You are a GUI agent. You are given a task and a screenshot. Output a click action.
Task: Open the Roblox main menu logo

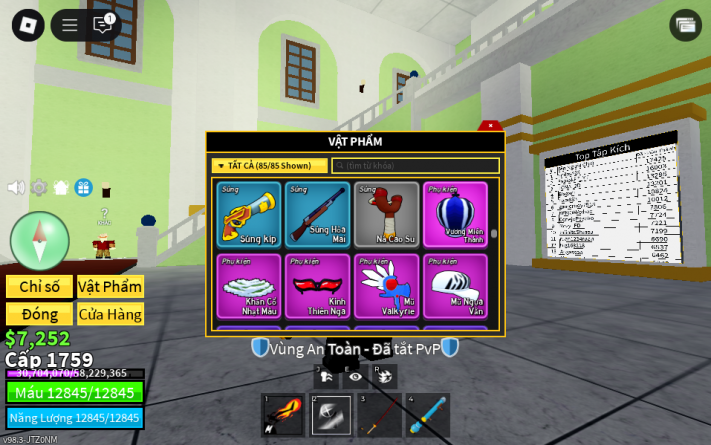27,25
